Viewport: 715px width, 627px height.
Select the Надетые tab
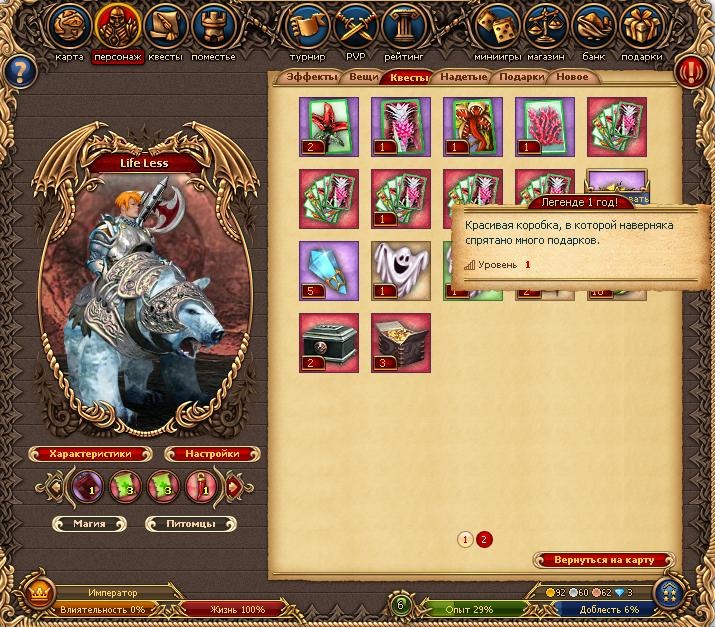464,77
